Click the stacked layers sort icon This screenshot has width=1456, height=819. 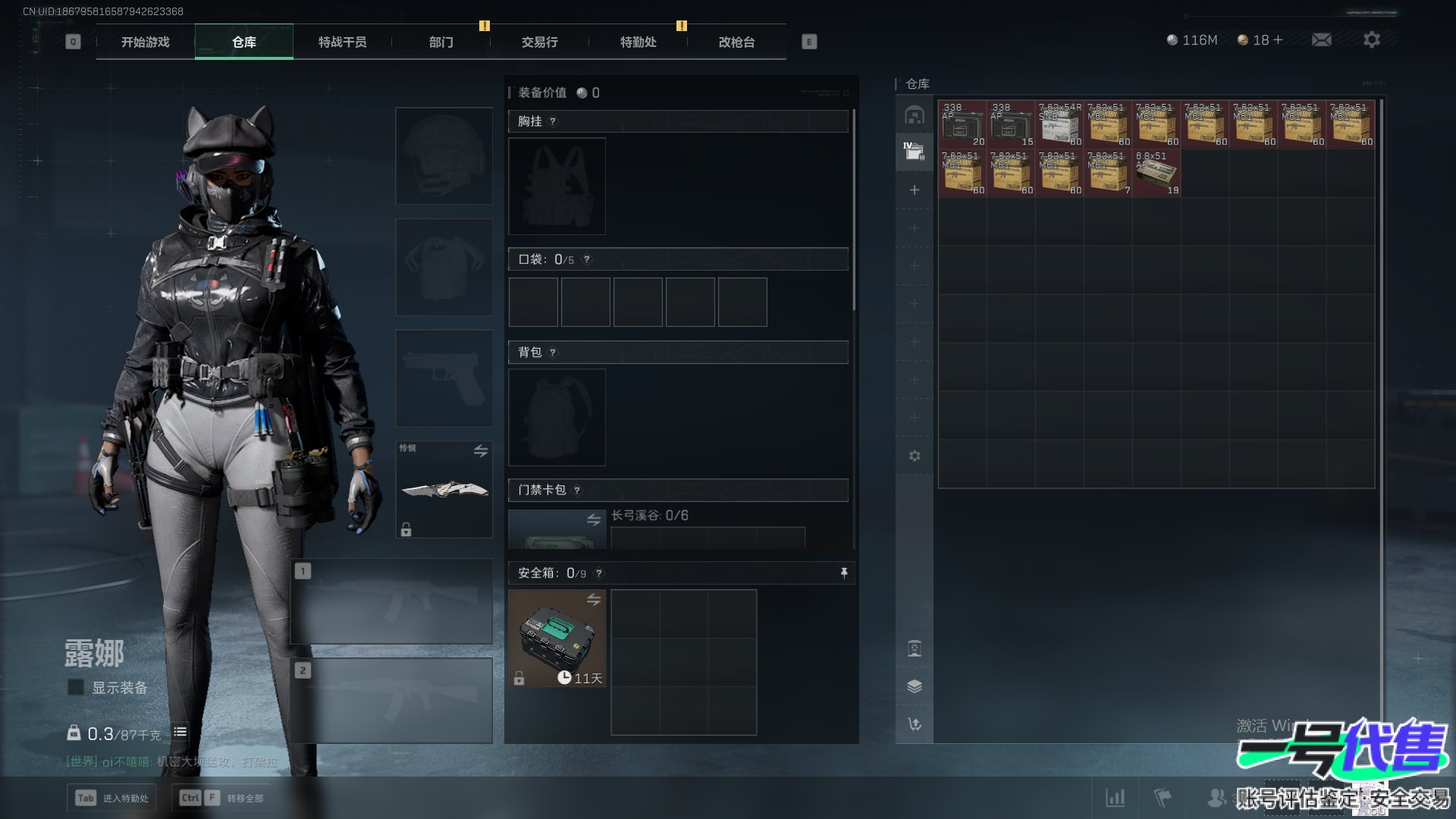(915, 686)
